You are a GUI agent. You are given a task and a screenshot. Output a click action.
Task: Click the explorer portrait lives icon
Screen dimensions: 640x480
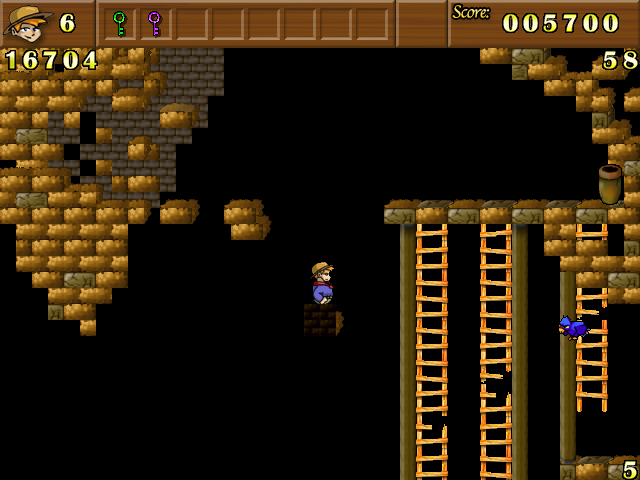click(x=27, y=23)
